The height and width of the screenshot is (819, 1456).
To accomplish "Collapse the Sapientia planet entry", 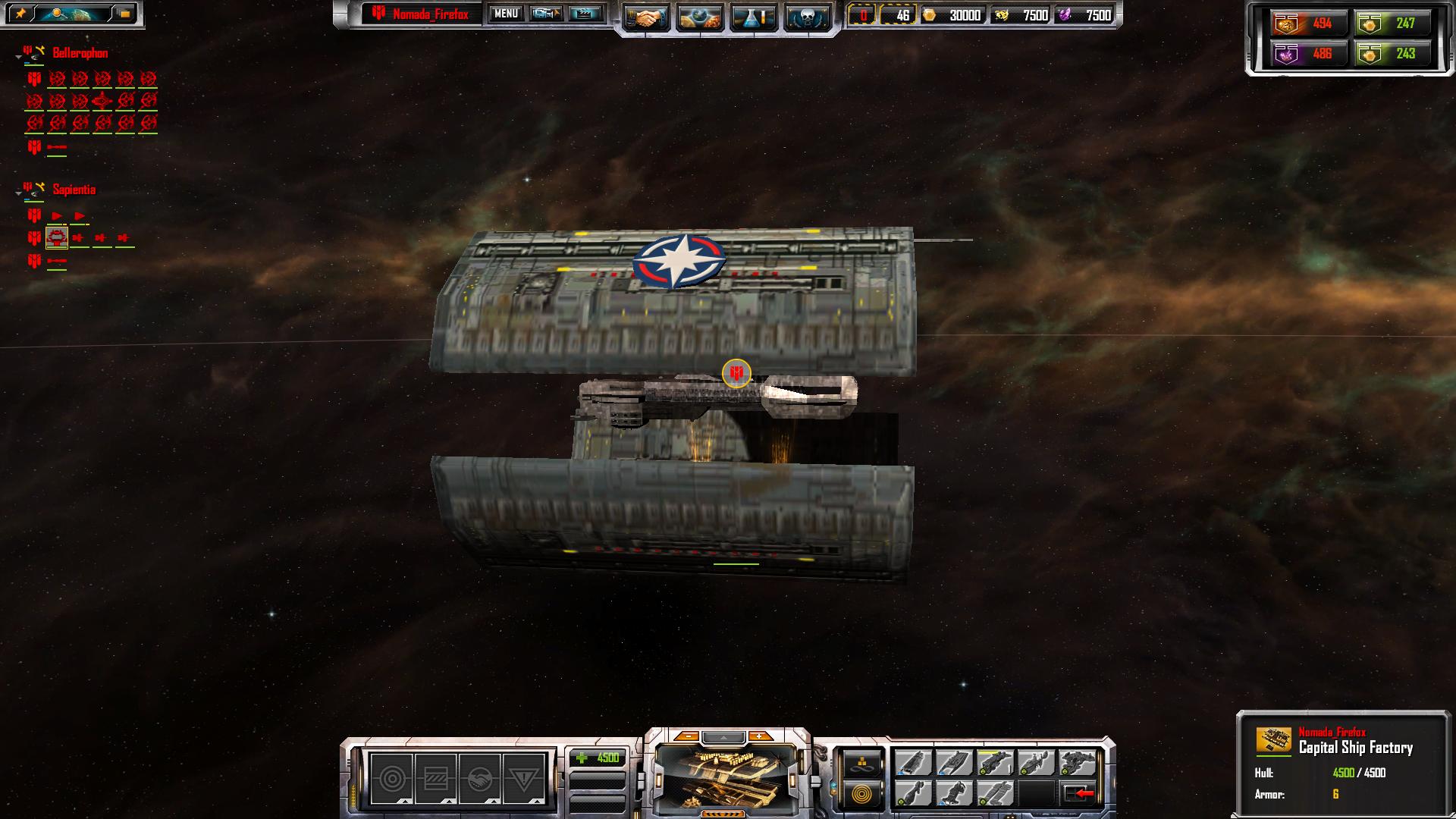I will pos(18,193).
